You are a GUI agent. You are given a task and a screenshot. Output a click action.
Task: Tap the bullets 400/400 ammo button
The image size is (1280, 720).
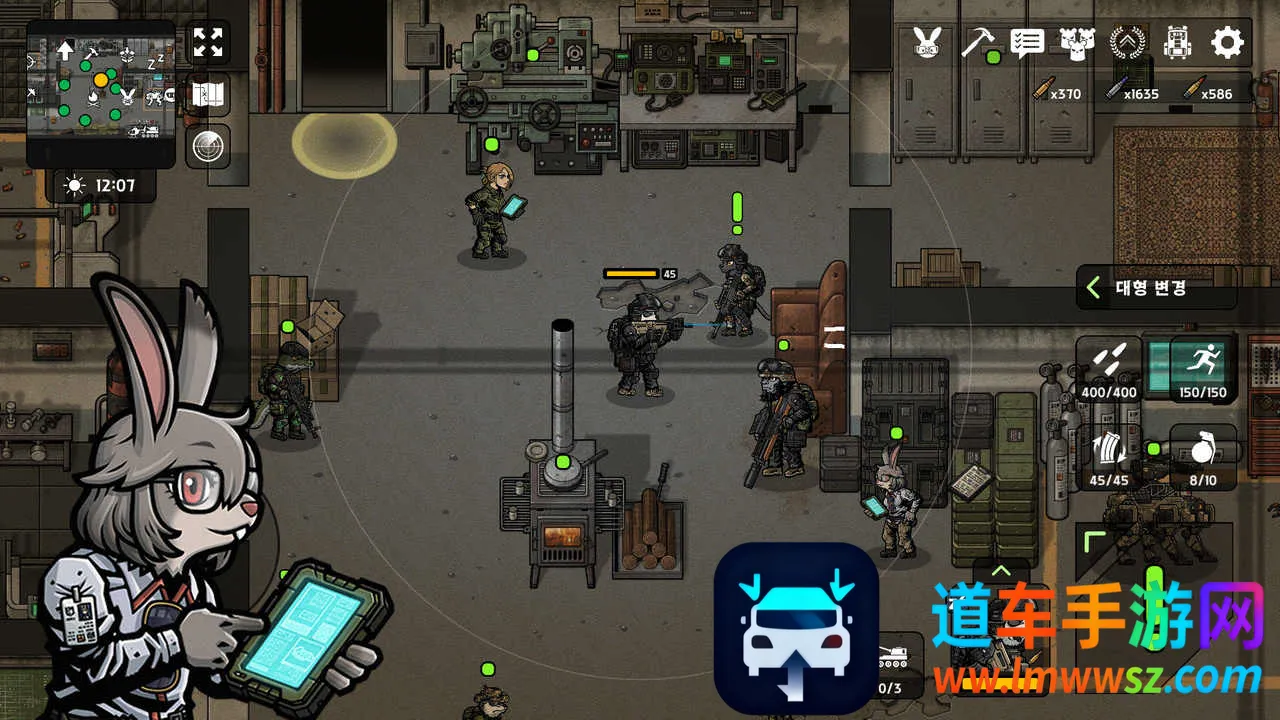pyautogui.click(x=1108, y=368)
